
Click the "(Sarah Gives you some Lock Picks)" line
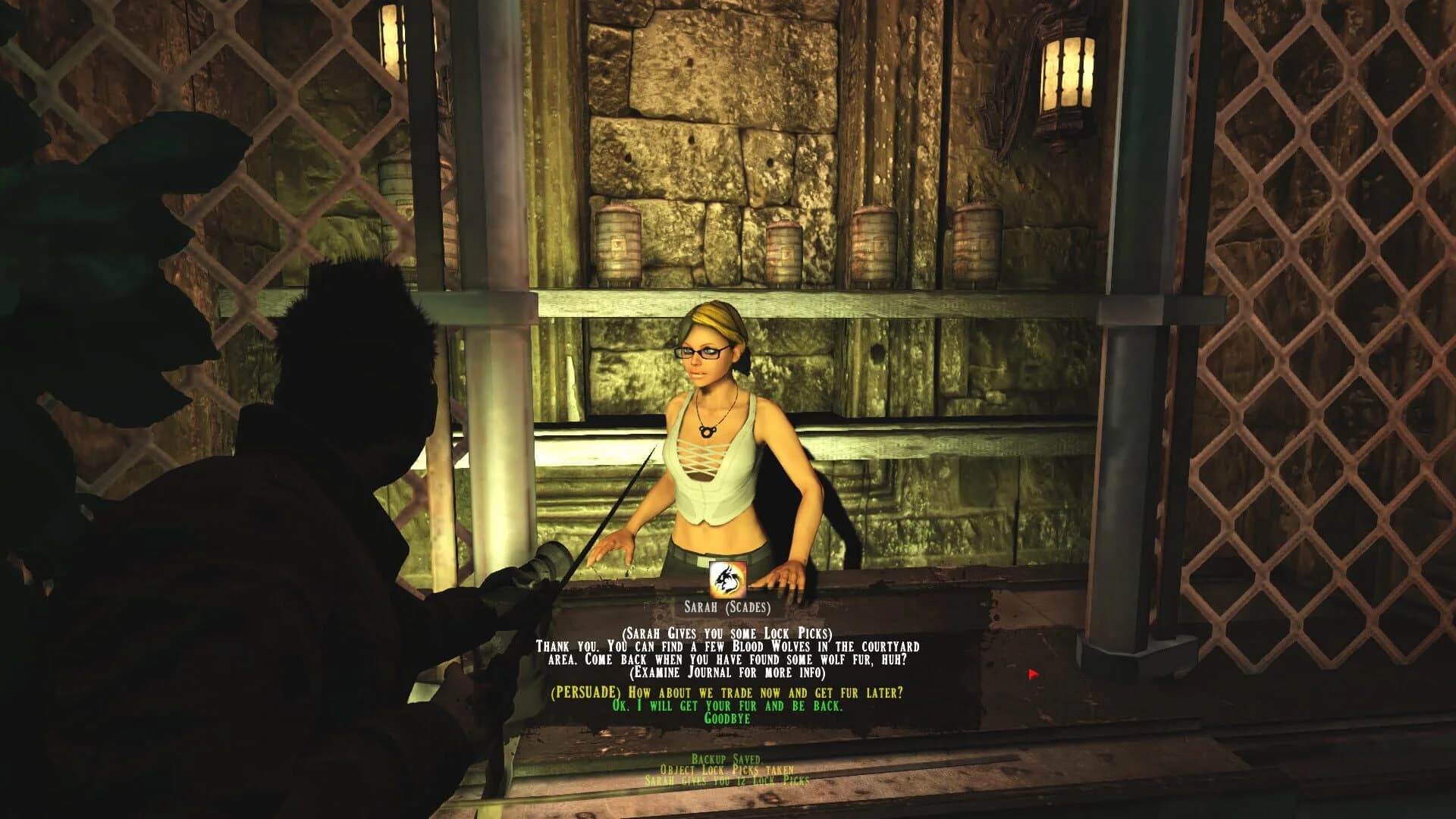point(726,636)
